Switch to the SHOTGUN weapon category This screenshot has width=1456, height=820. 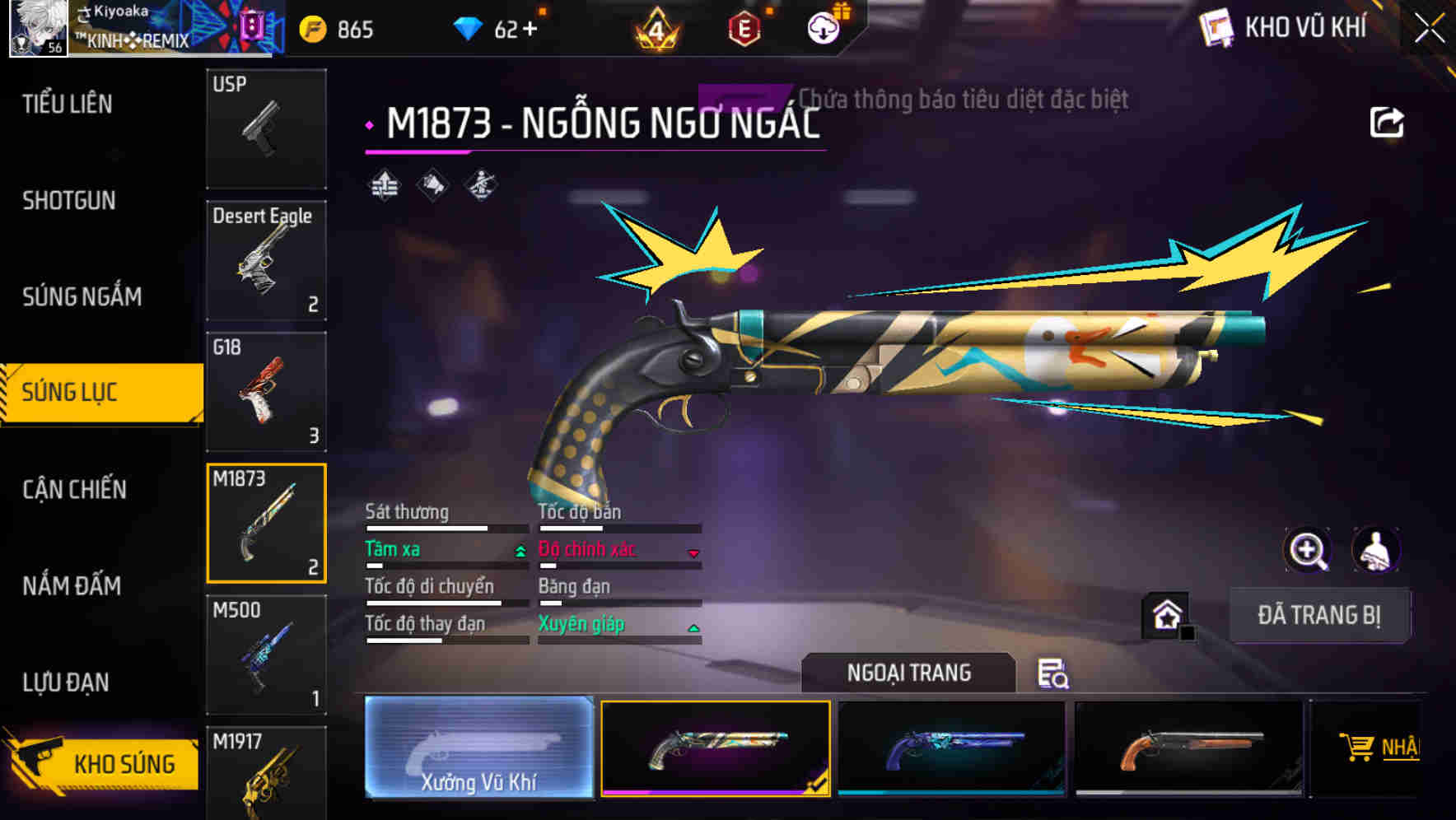tap(69, 200)
